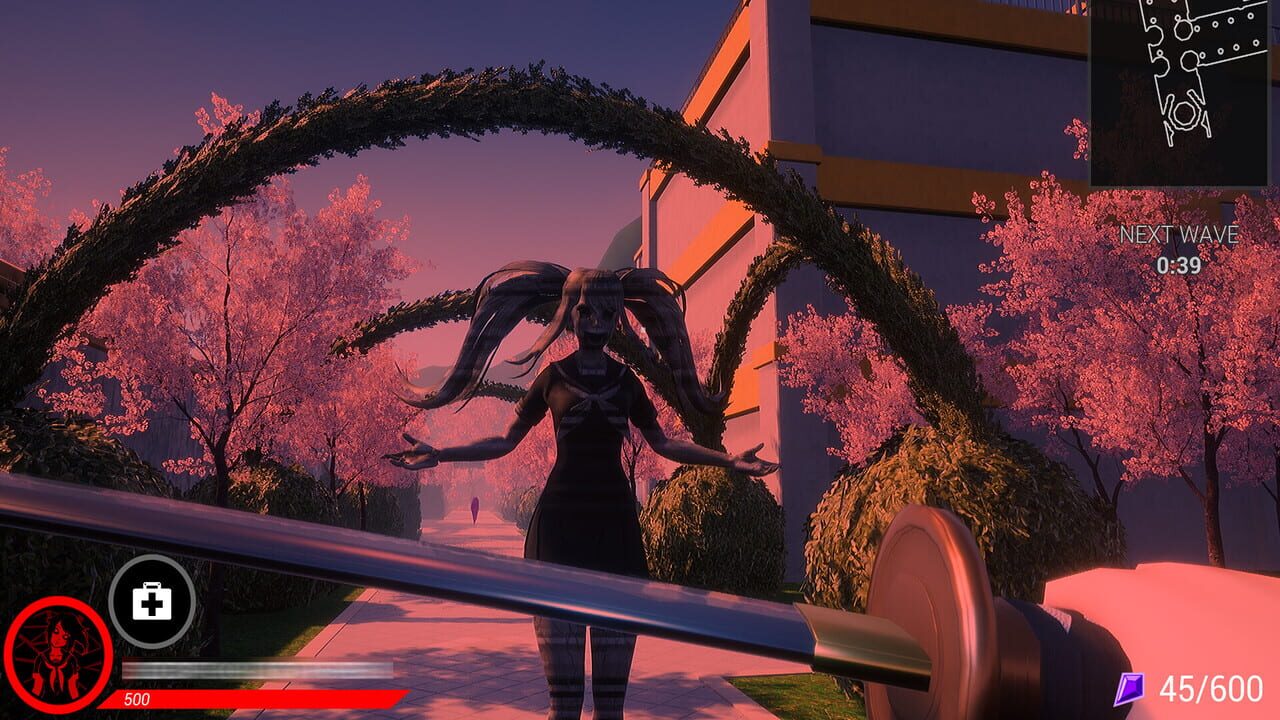Click the 0:39 countdown text
1280x720 pixels.
[1180, 262]
